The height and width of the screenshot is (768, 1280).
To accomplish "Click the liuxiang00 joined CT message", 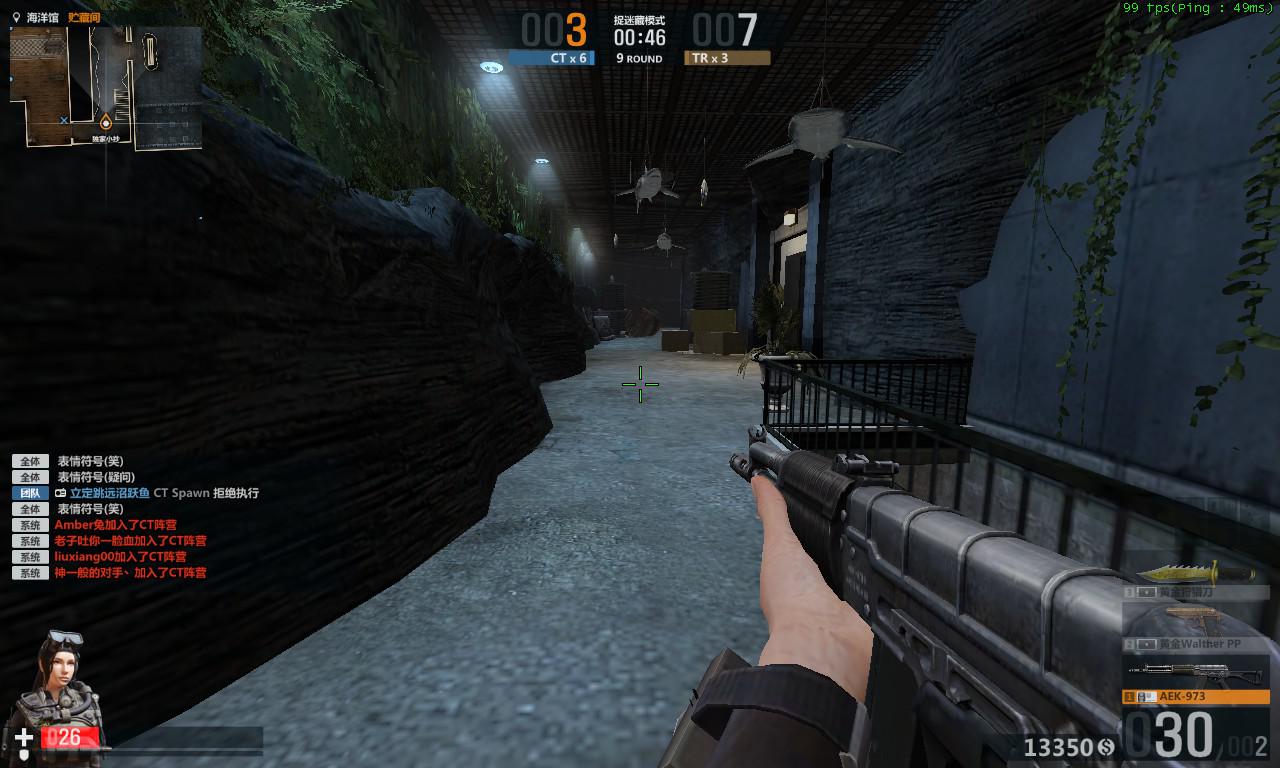I will coord(120,557).
